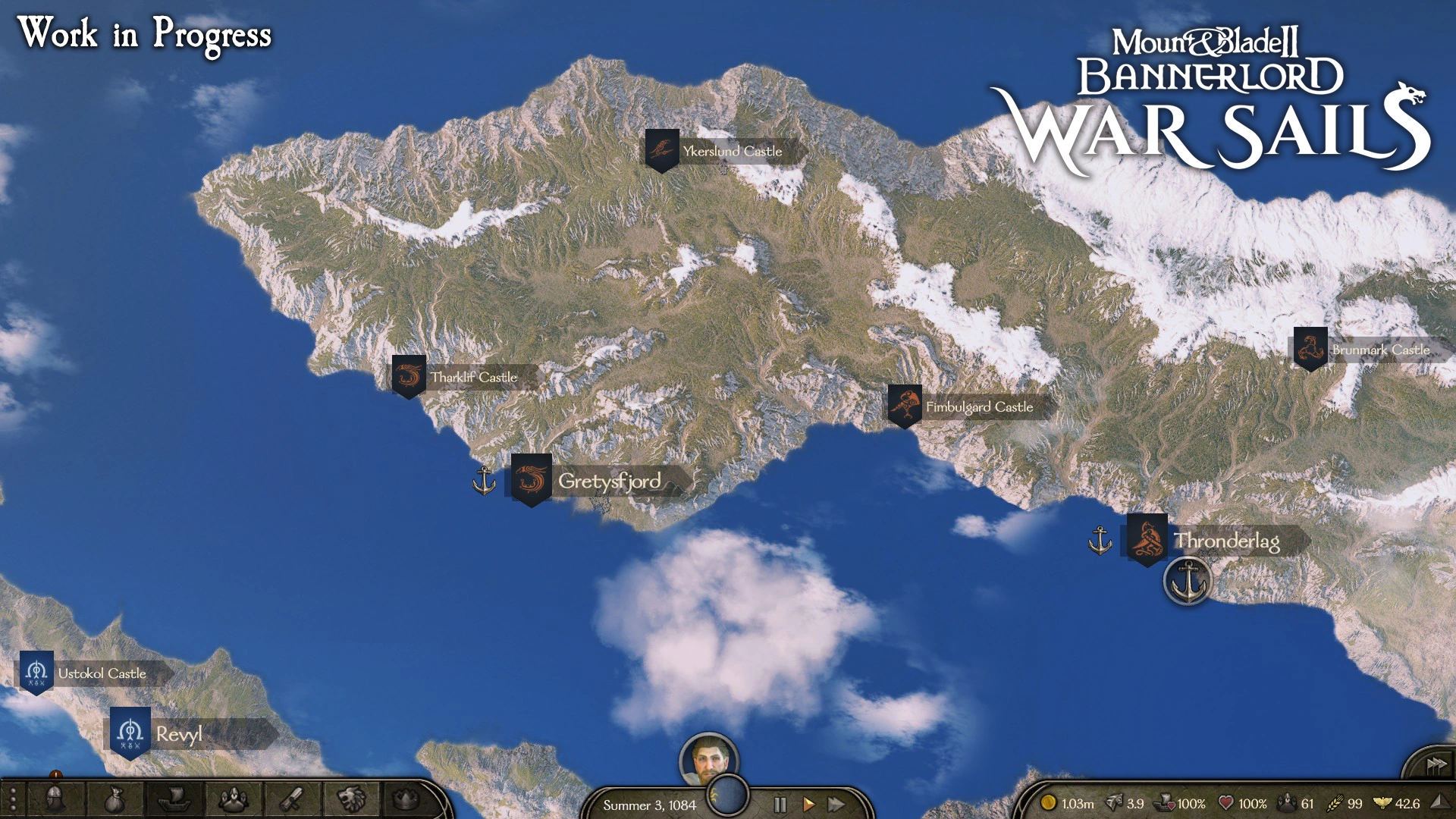Expand the menu dots on the far left toolbar
Screen dimensions: 1456x819
point(13,797)
